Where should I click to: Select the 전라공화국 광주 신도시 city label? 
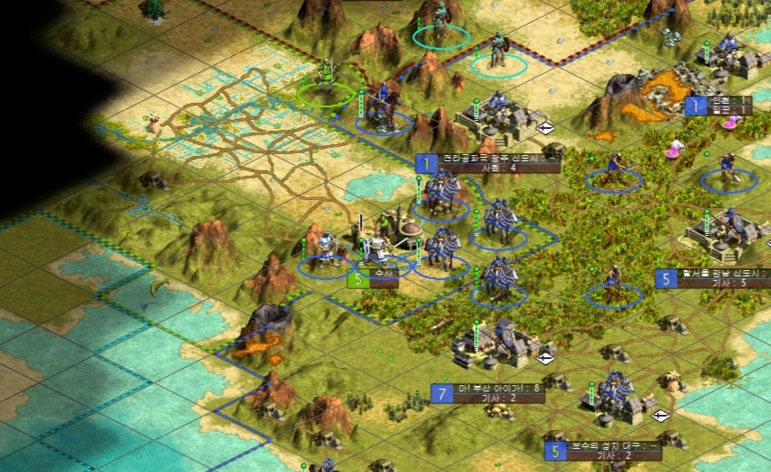pyautogui.click(x=488, y=159)
